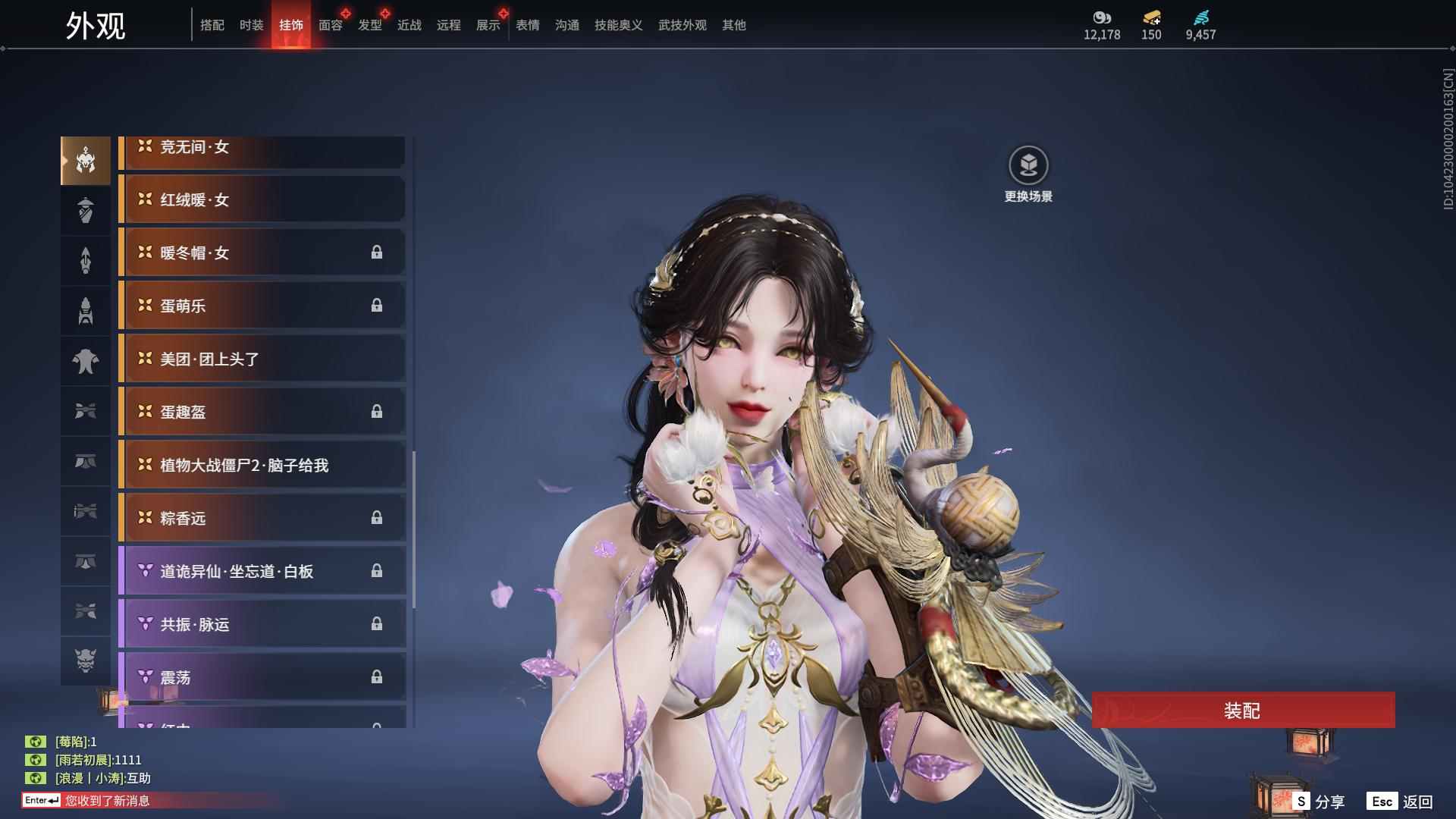
Task: Open the 时装 tab
Action: (252, 25)
